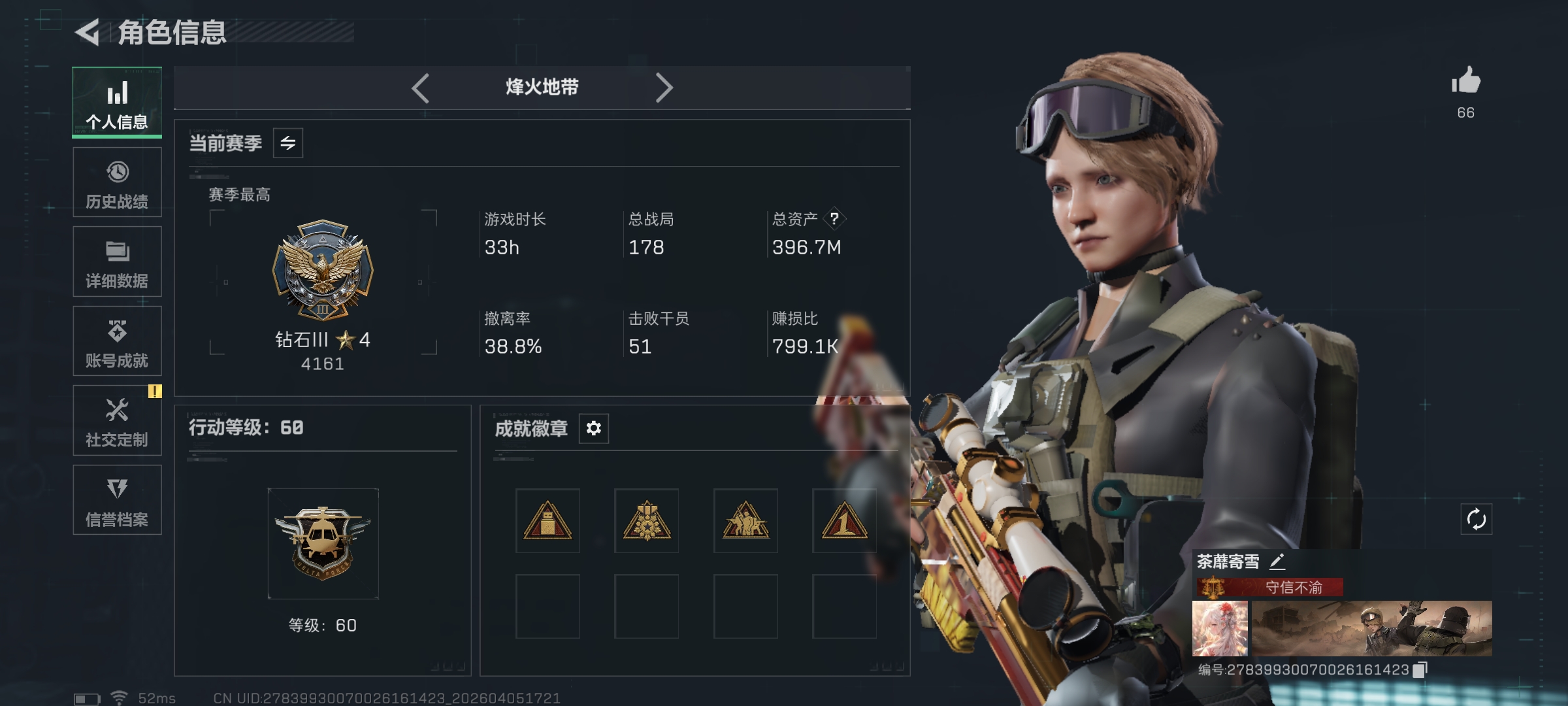1568x706 pixels.
Task: Switch to the 个人信息 tab
Action: (117, 103)
